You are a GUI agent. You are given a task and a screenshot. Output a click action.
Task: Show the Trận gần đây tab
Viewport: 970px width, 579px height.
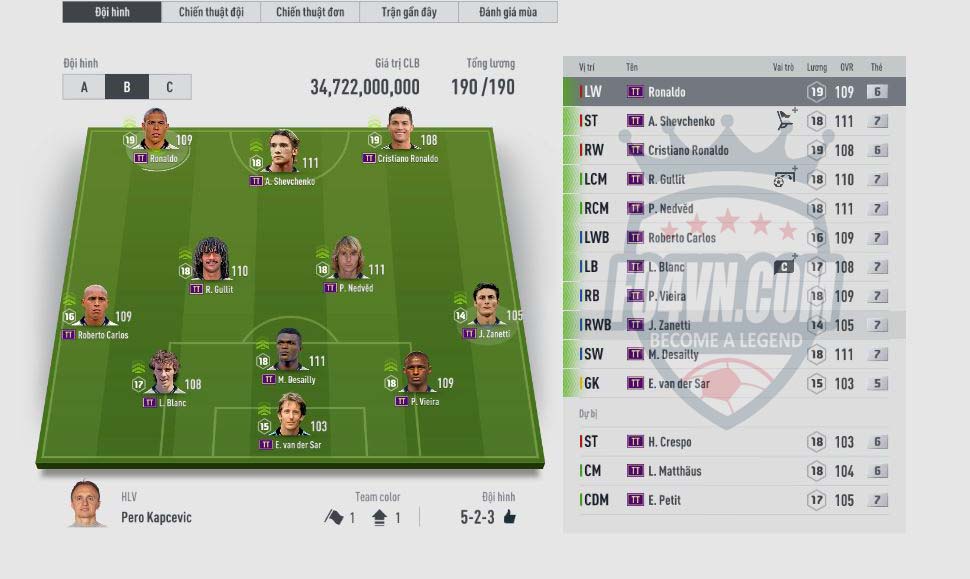click(x=408, y=12)
